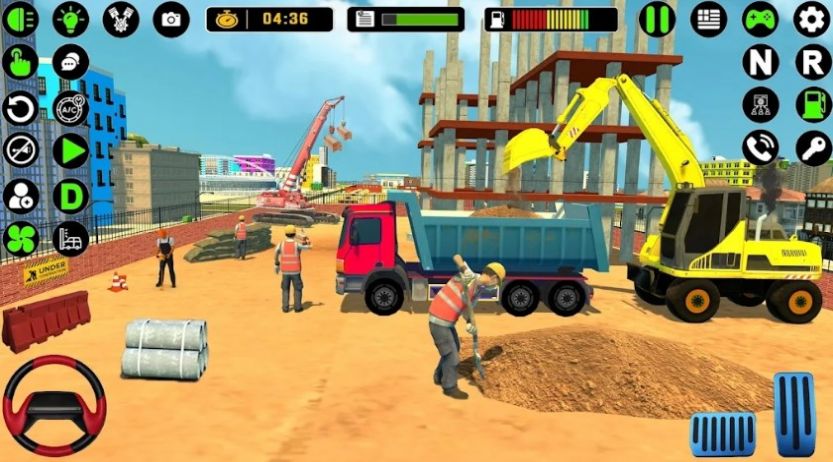Select the add person icon
Viewport: 833px width, 462px height.
(x=20, y=194)
